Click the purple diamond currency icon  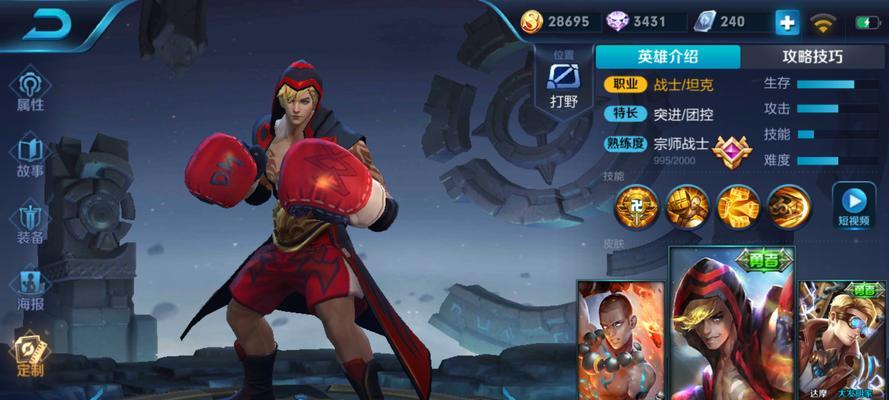tap(616, 21)
